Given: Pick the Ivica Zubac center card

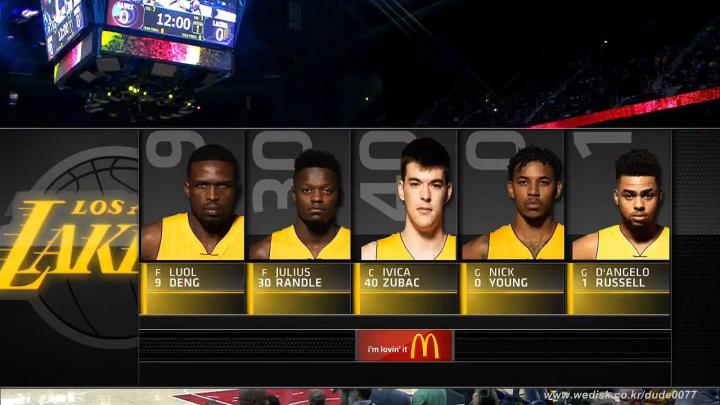Looking at the screenshot, I should pyautogui.click(x=407, y=220).
